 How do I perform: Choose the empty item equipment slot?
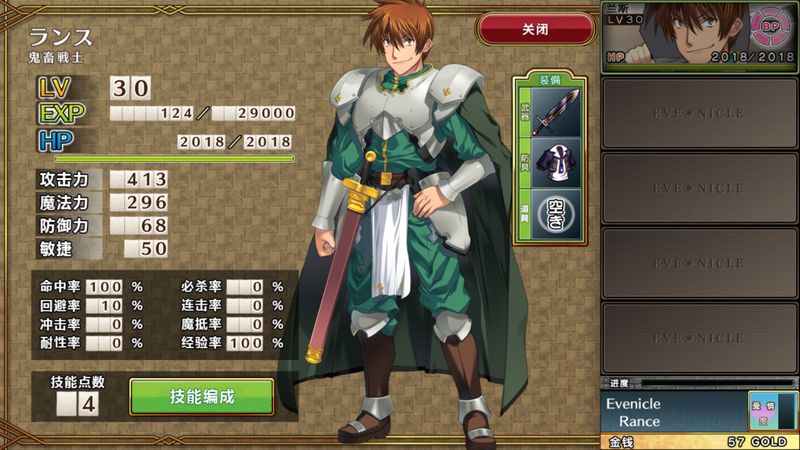(x=555, y=212)
